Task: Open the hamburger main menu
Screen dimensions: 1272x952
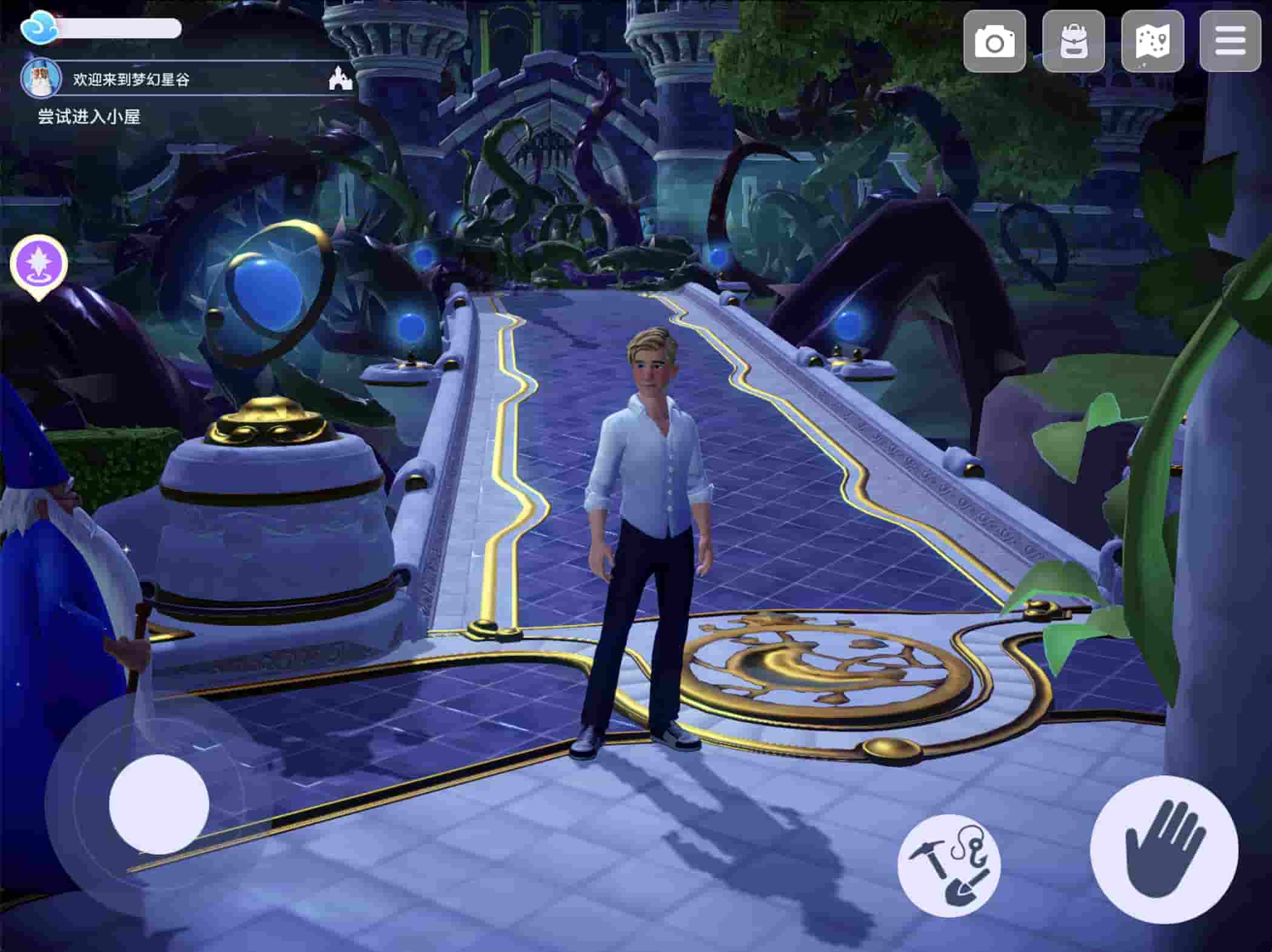Action: 1230,42
